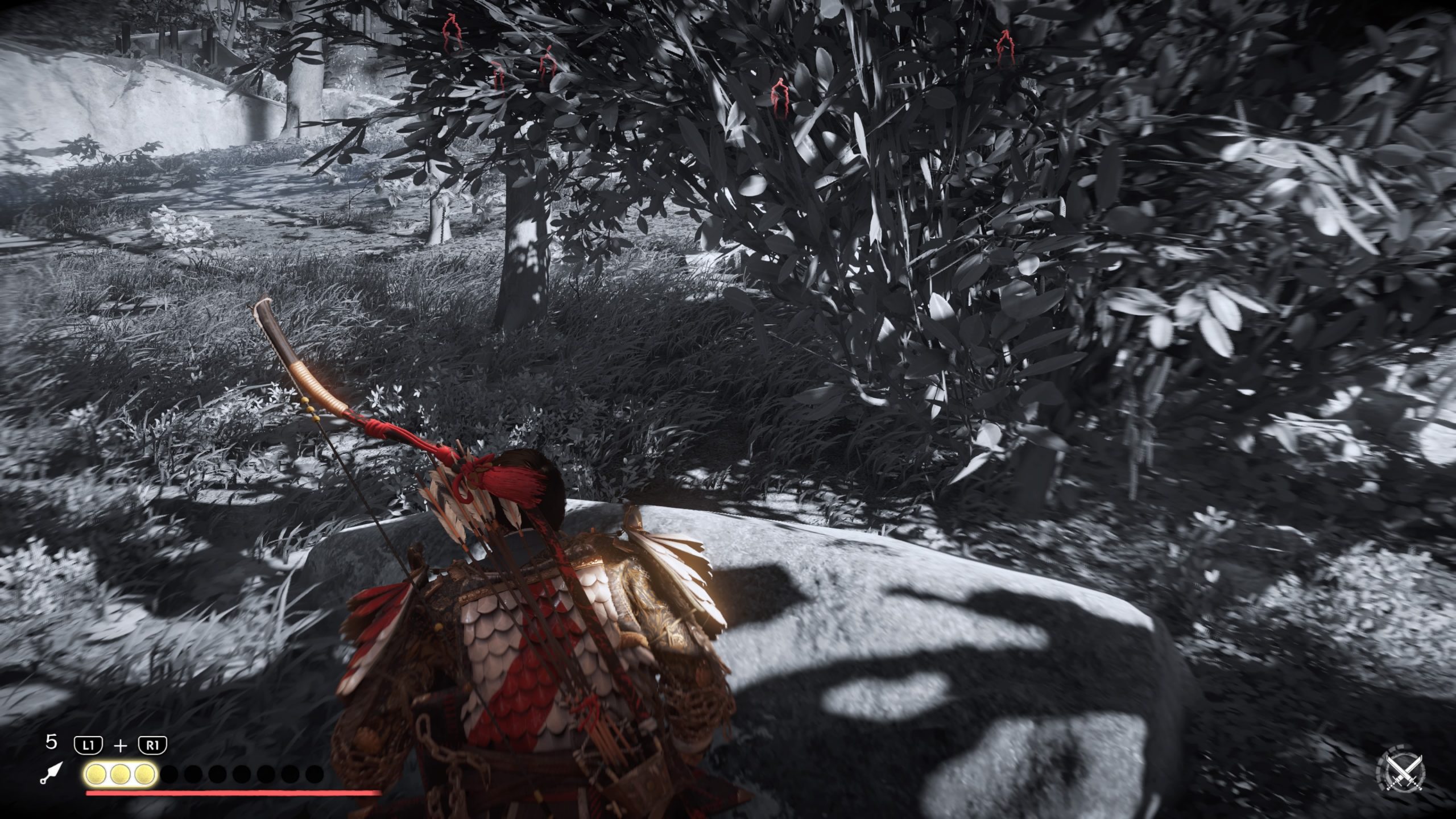Click the white feathered shoulder ornament
The width and height of the screenshot is (1456, 819).
[x=674, y=574]
